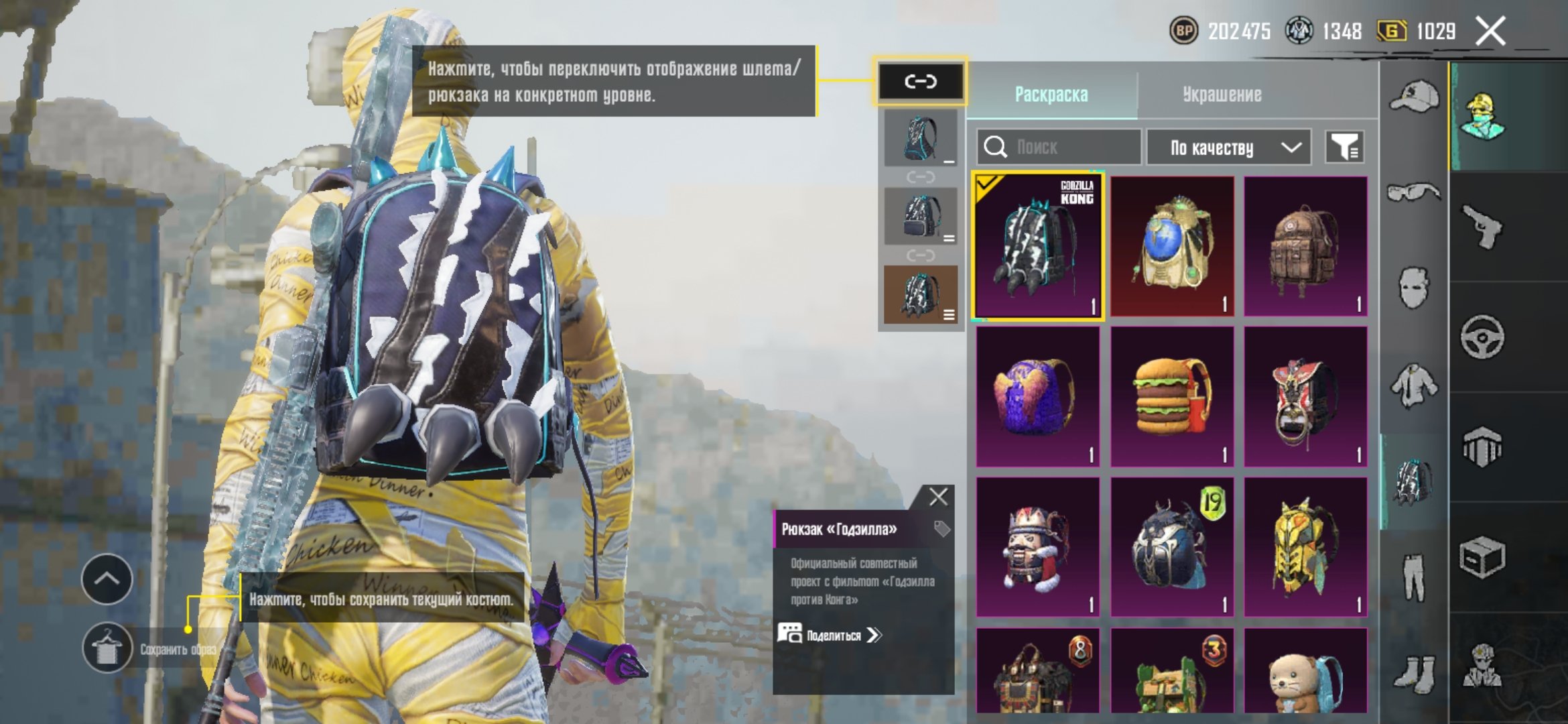The image size is (1568, 724).
Task: Choose the hamburger backpack skin
Action: click(x=1171, y=397)
